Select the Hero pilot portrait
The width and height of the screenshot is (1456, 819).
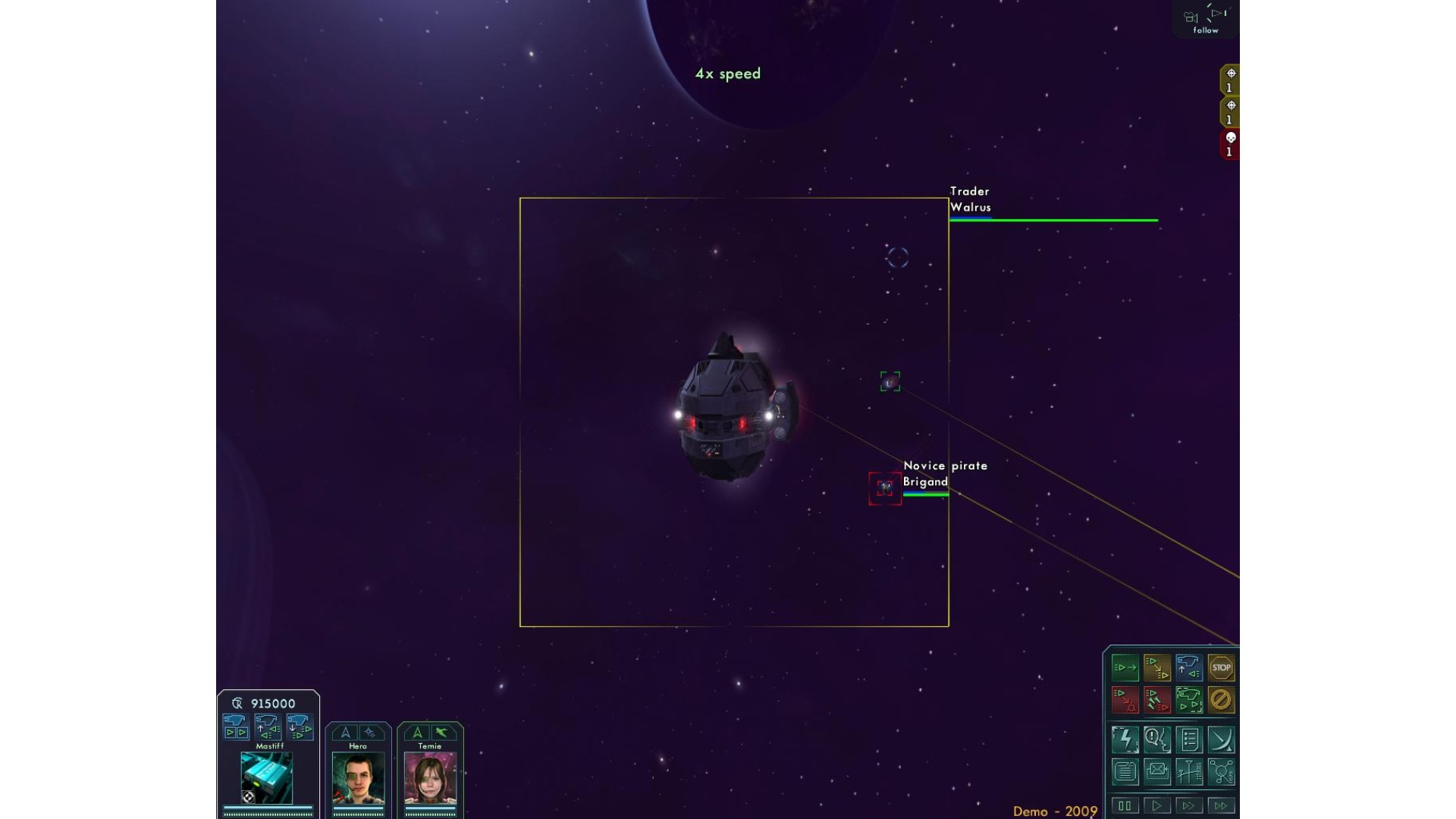358,778
